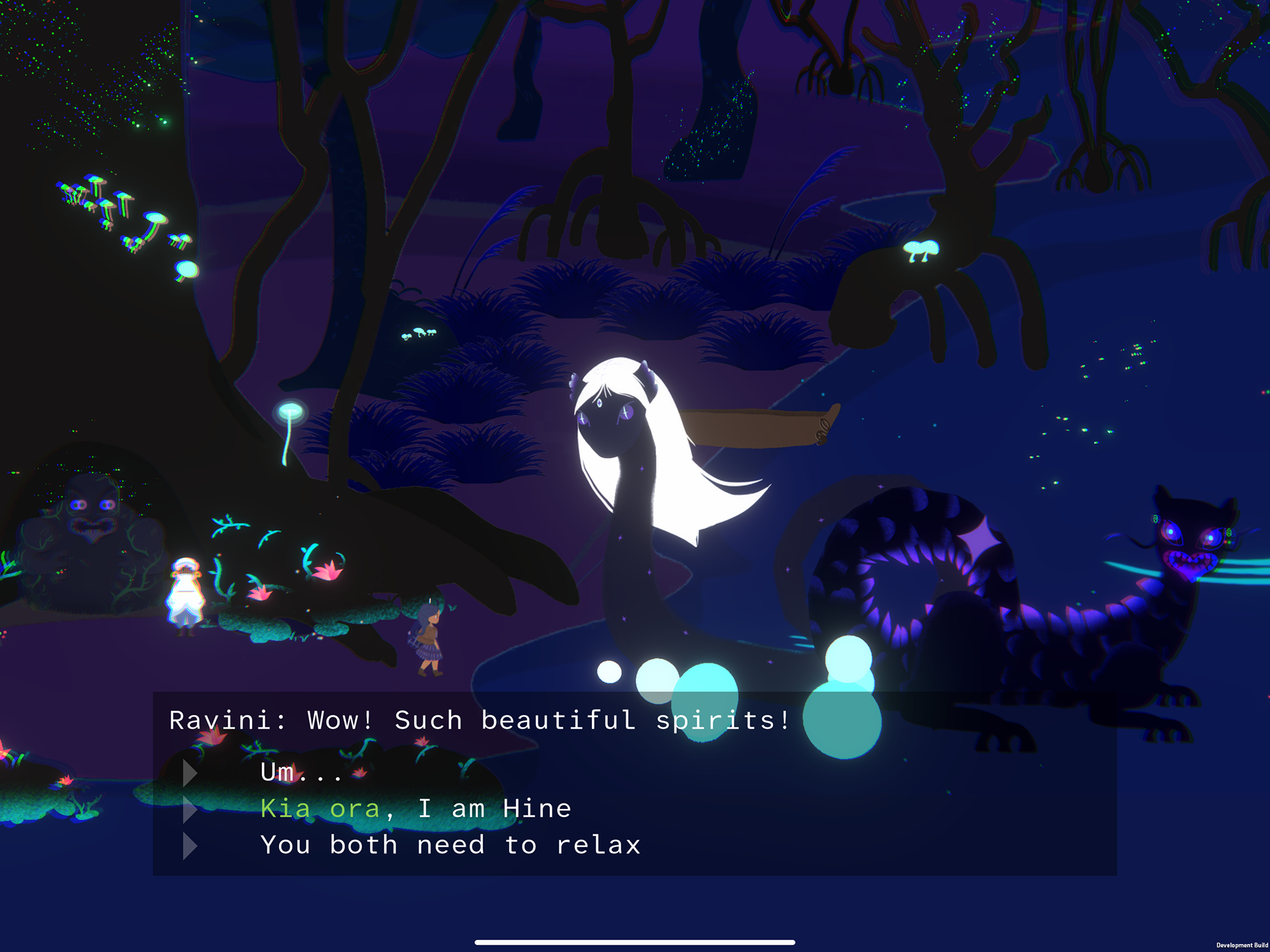Click the arrow beside "Kia ora, I am Hine"
This screenshot has height=952, width=1270.
pos(192,808)
